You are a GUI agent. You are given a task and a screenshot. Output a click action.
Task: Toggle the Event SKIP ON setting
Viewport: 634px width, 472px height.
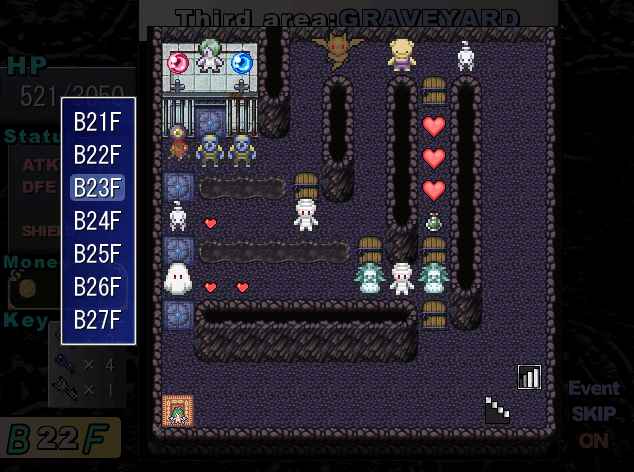pyautogui.click(x=593, y=414)
